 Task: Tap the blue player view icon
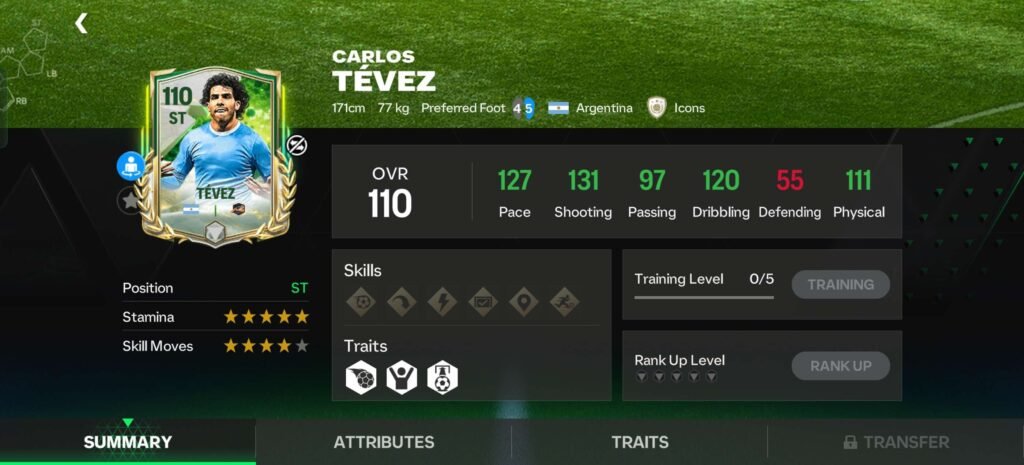[x=130, y=166]
